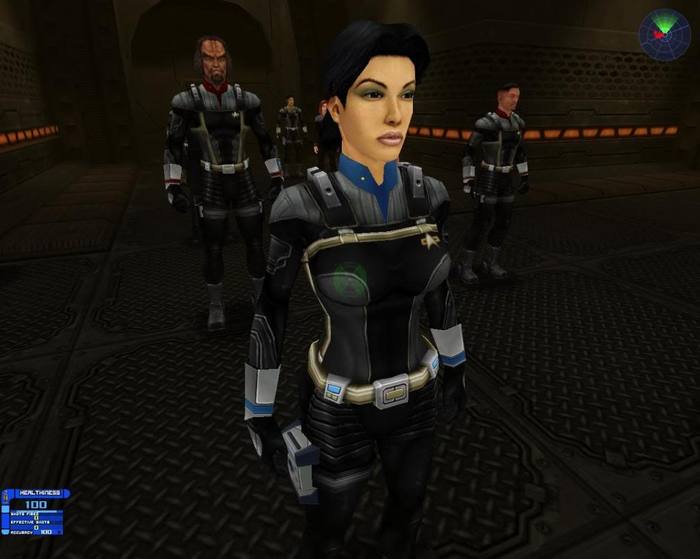Click the circular radar in the corner
The width and height of the screenshot is (700, 559).
(664, 35)
